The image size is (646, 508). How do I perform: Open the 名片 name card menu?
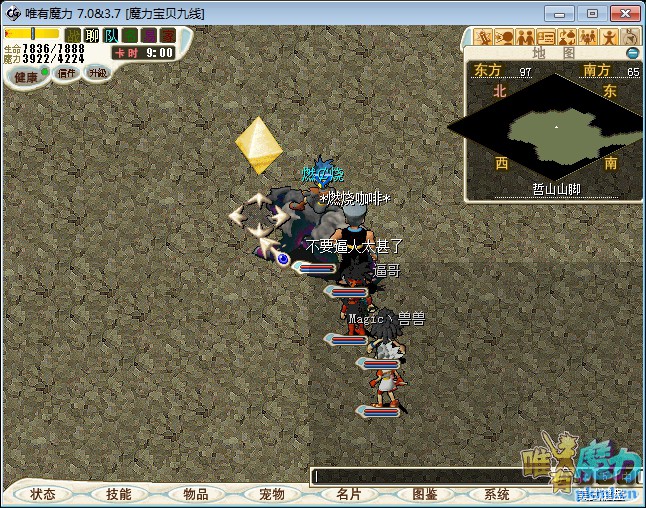[348, 494]
